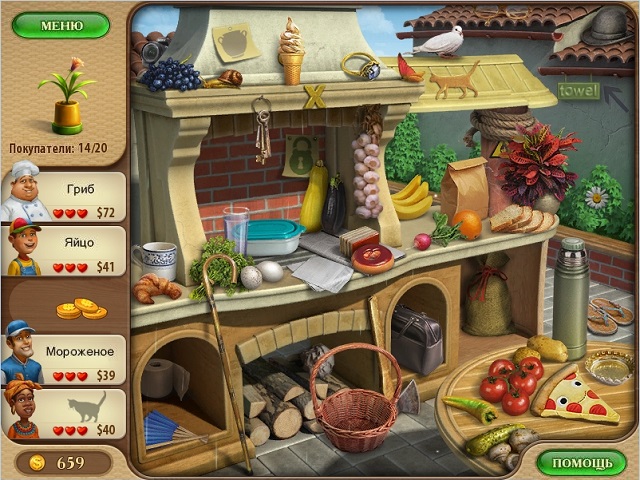Collect the gold coins pile in the customer panel

(x=81, y=308)
